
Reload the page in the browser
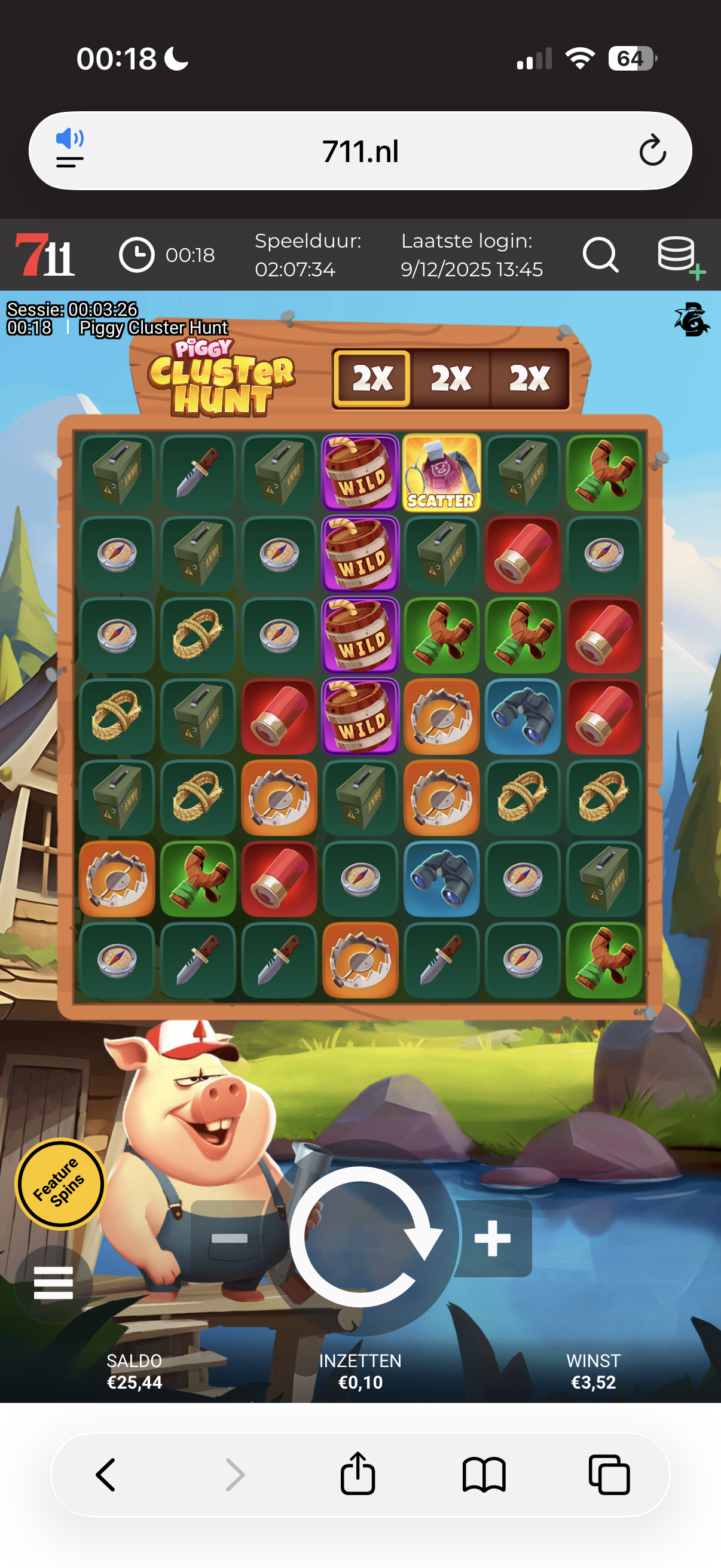652,151
